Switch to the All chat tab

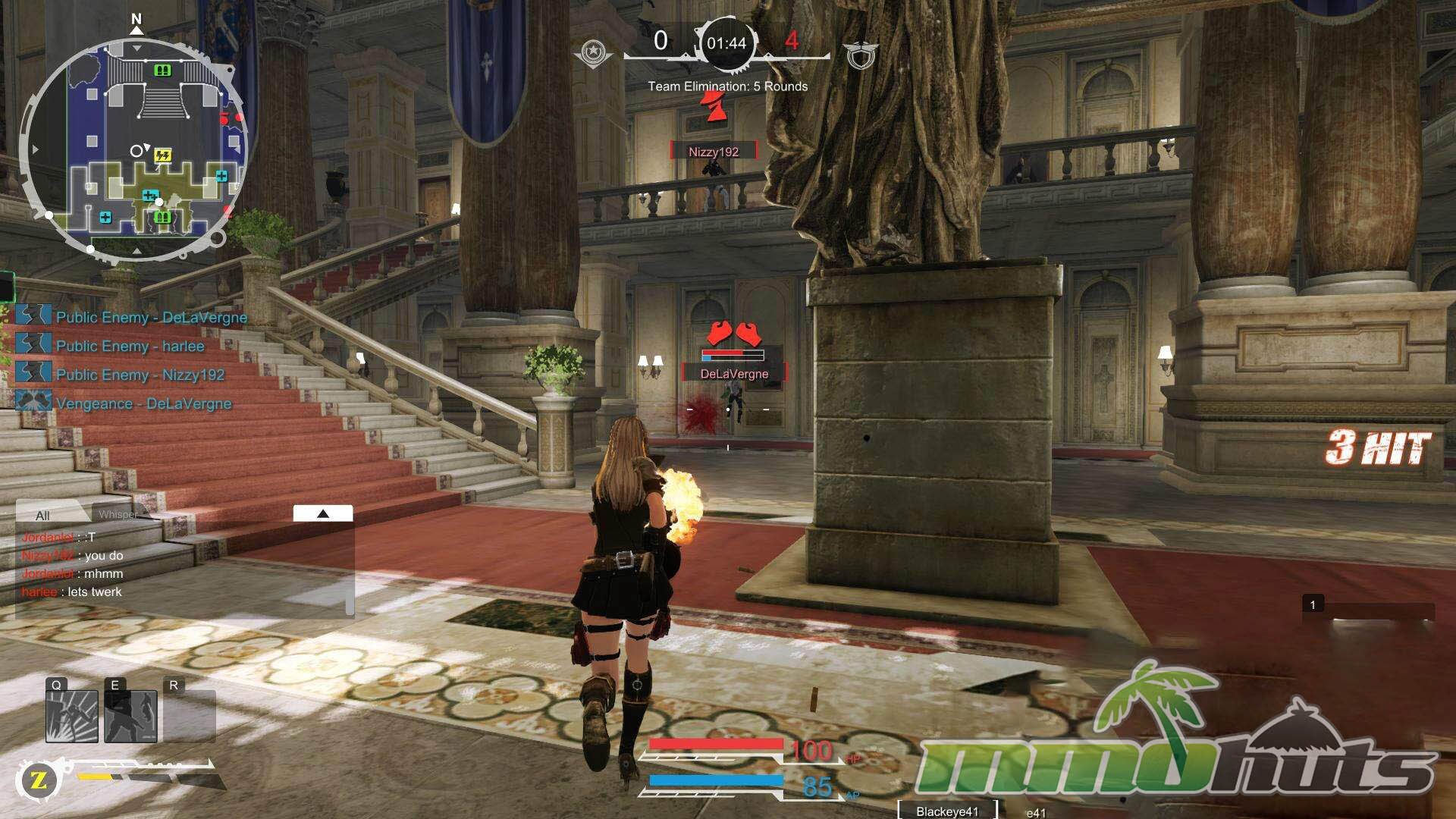coord(43,515)
